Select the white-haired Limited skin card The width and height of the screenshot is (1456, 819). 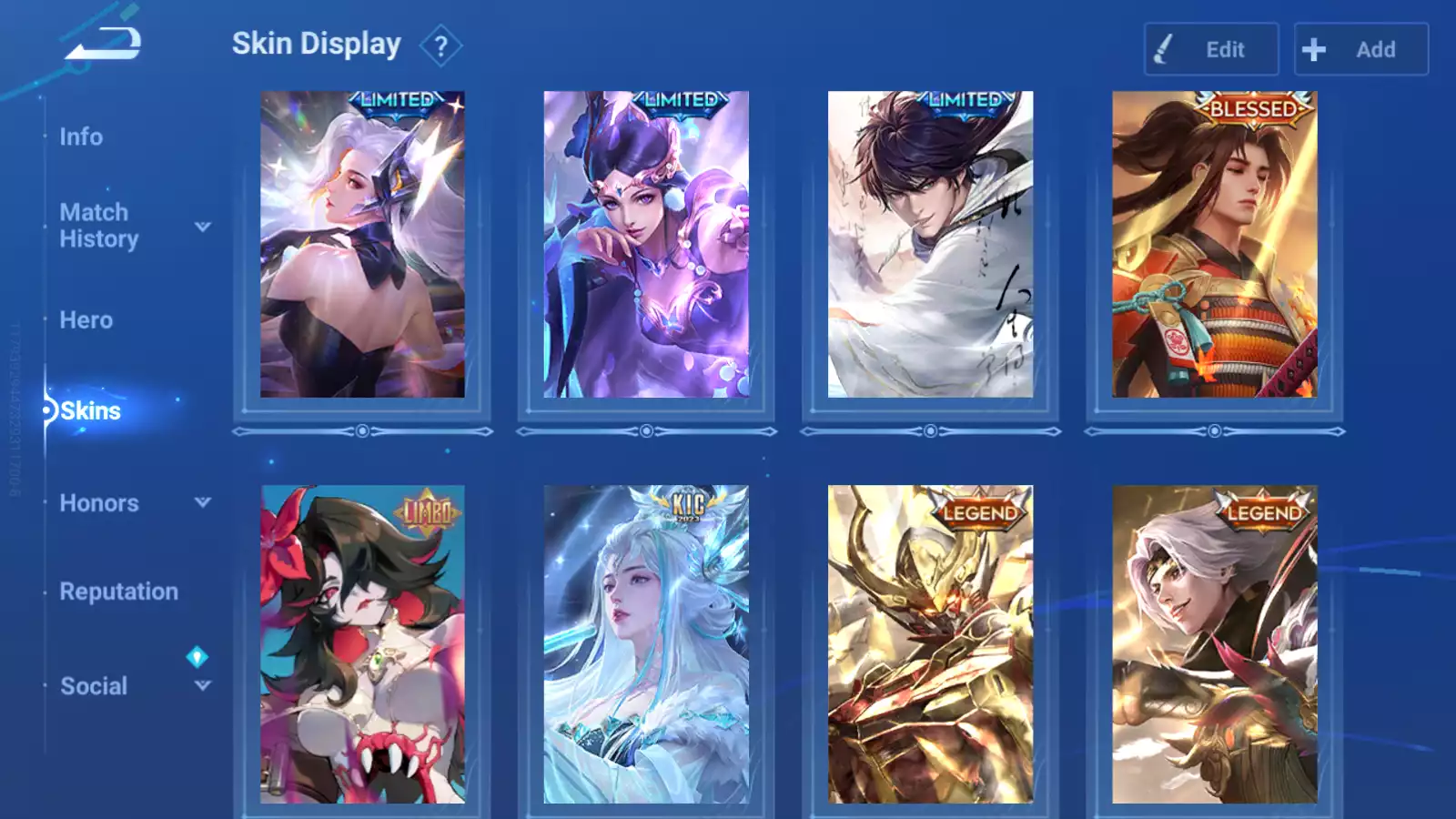coord(362,244)
